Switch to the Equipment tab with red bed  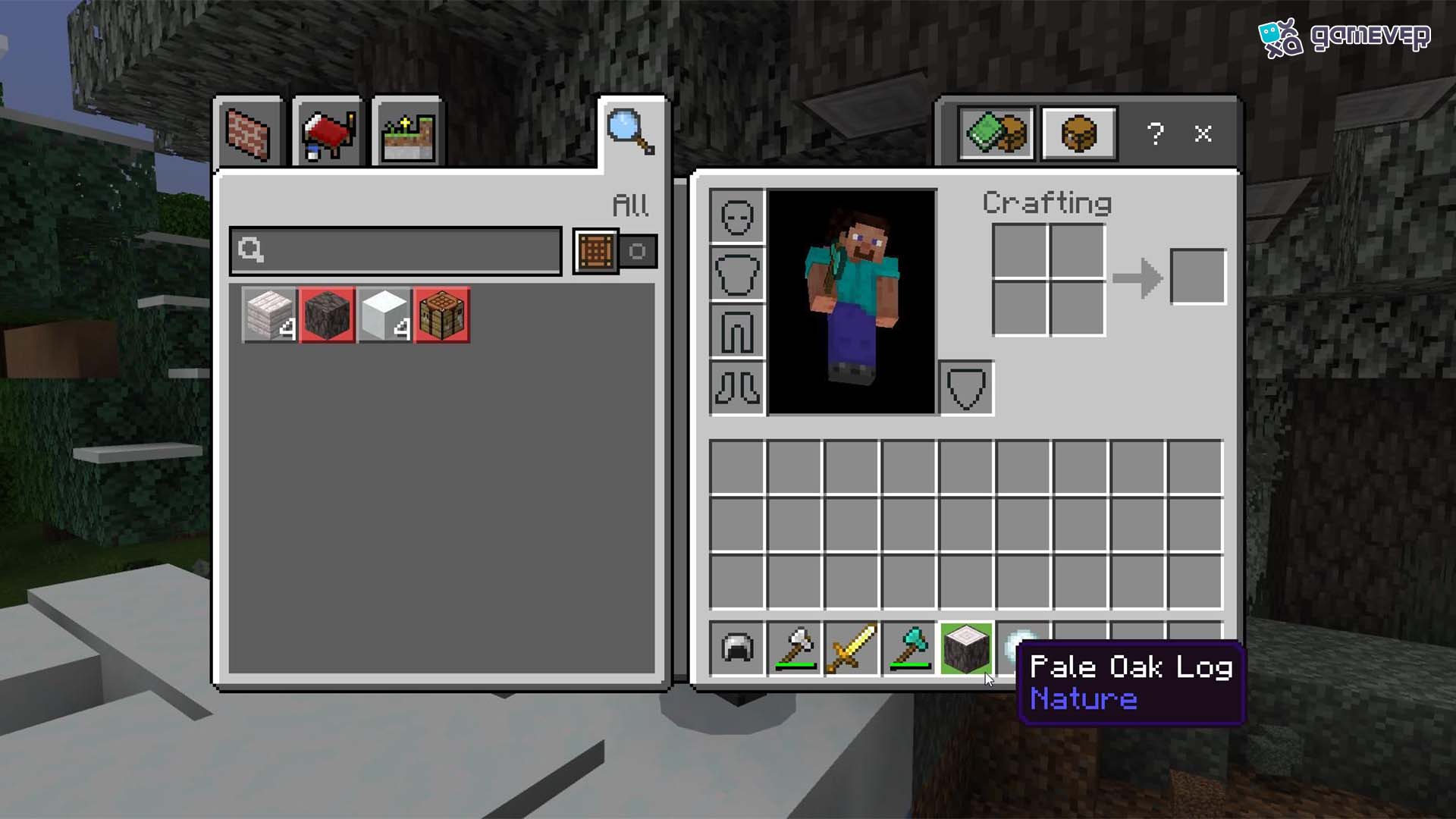point(328,134)
